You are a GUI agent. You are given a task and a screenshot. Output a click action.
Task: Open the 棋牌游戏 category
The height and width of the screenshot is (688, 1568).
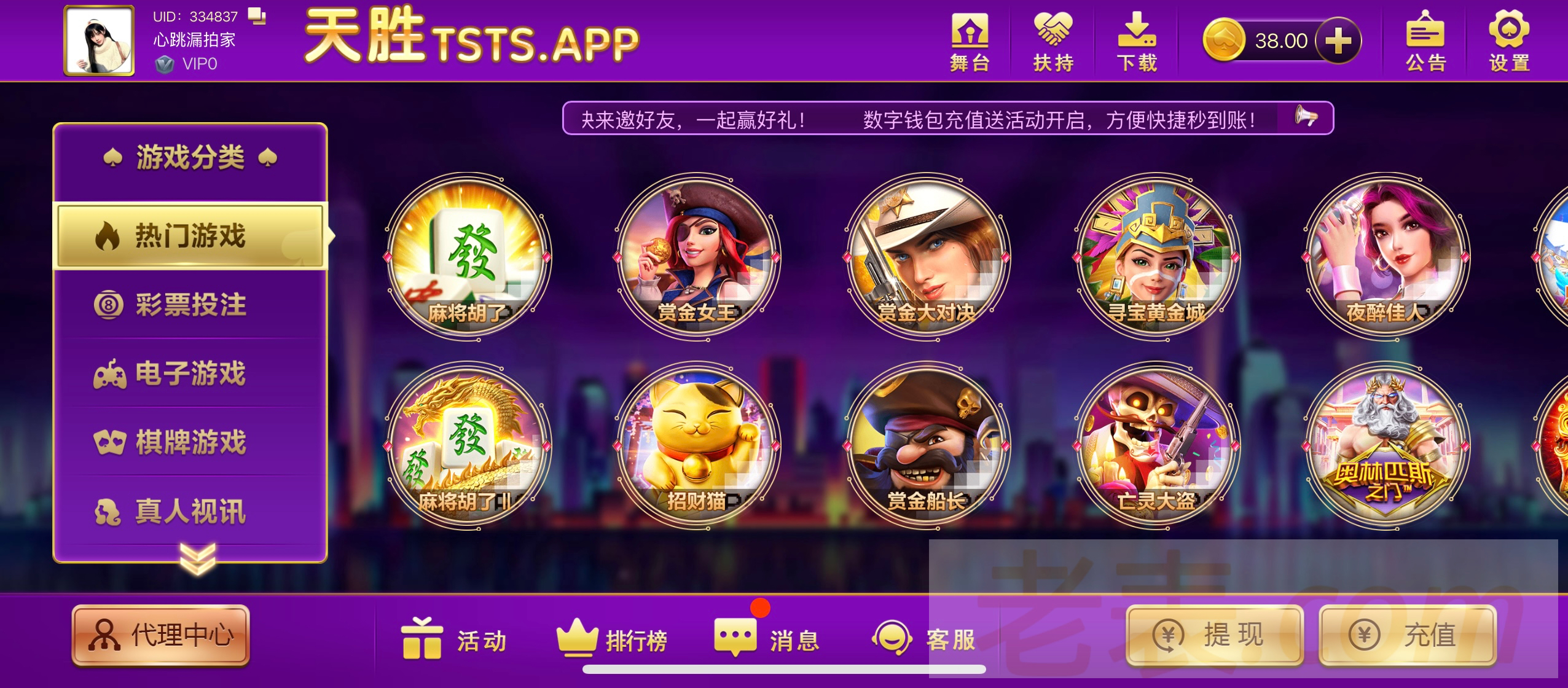pyautogui.click(x=190, y=442)
